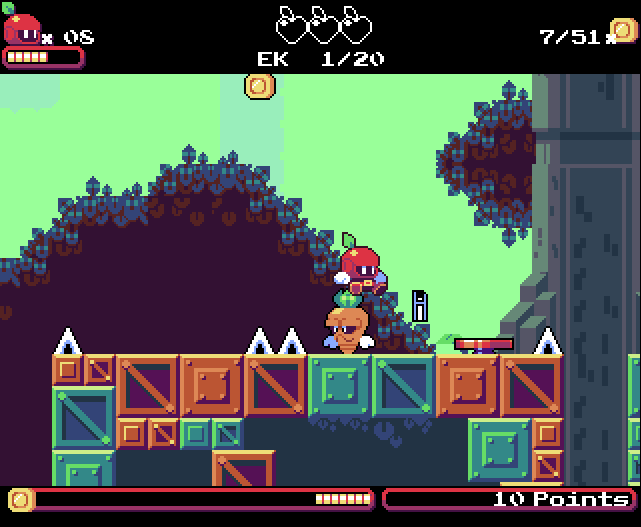This screenshot has height=527, width=641.
Task: Click the red cherry character lives icon
Action: (x=22, y=27)
